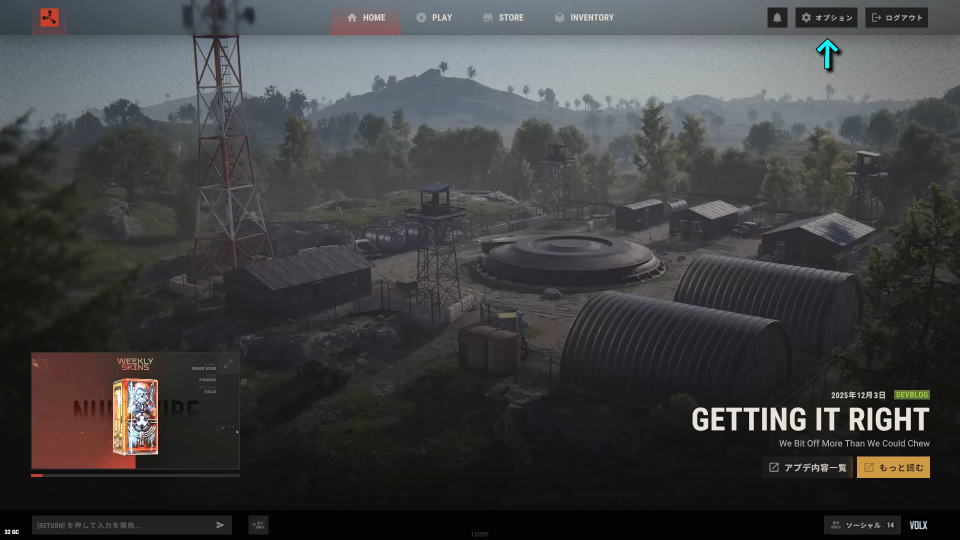Send the chat message with arrow icon
960x540 pixels.
(220, 525)
